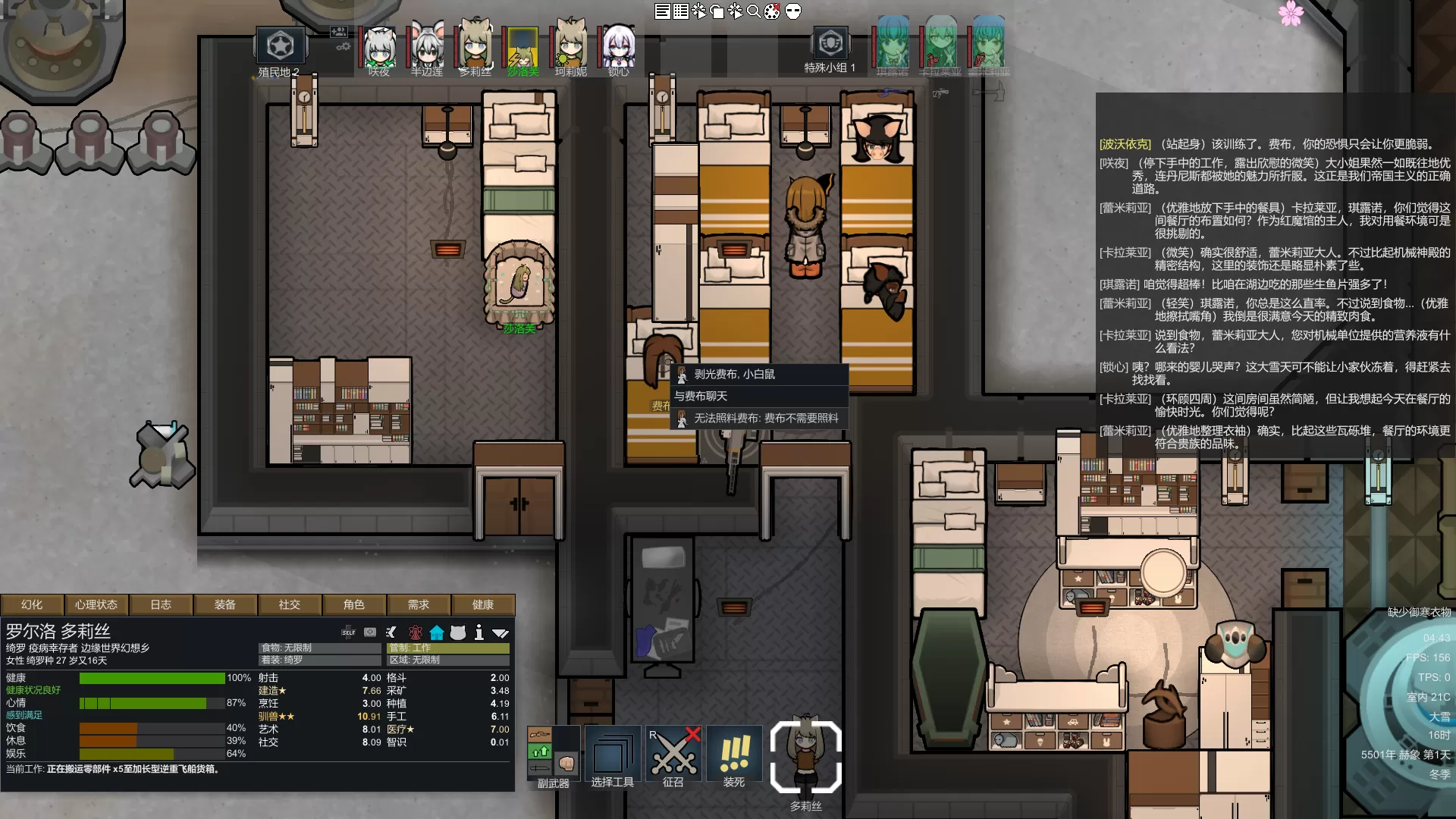Viewport: 1456px width, 819px height.
Task: Select the 幻化 tab
Action: tap(32, 604)
